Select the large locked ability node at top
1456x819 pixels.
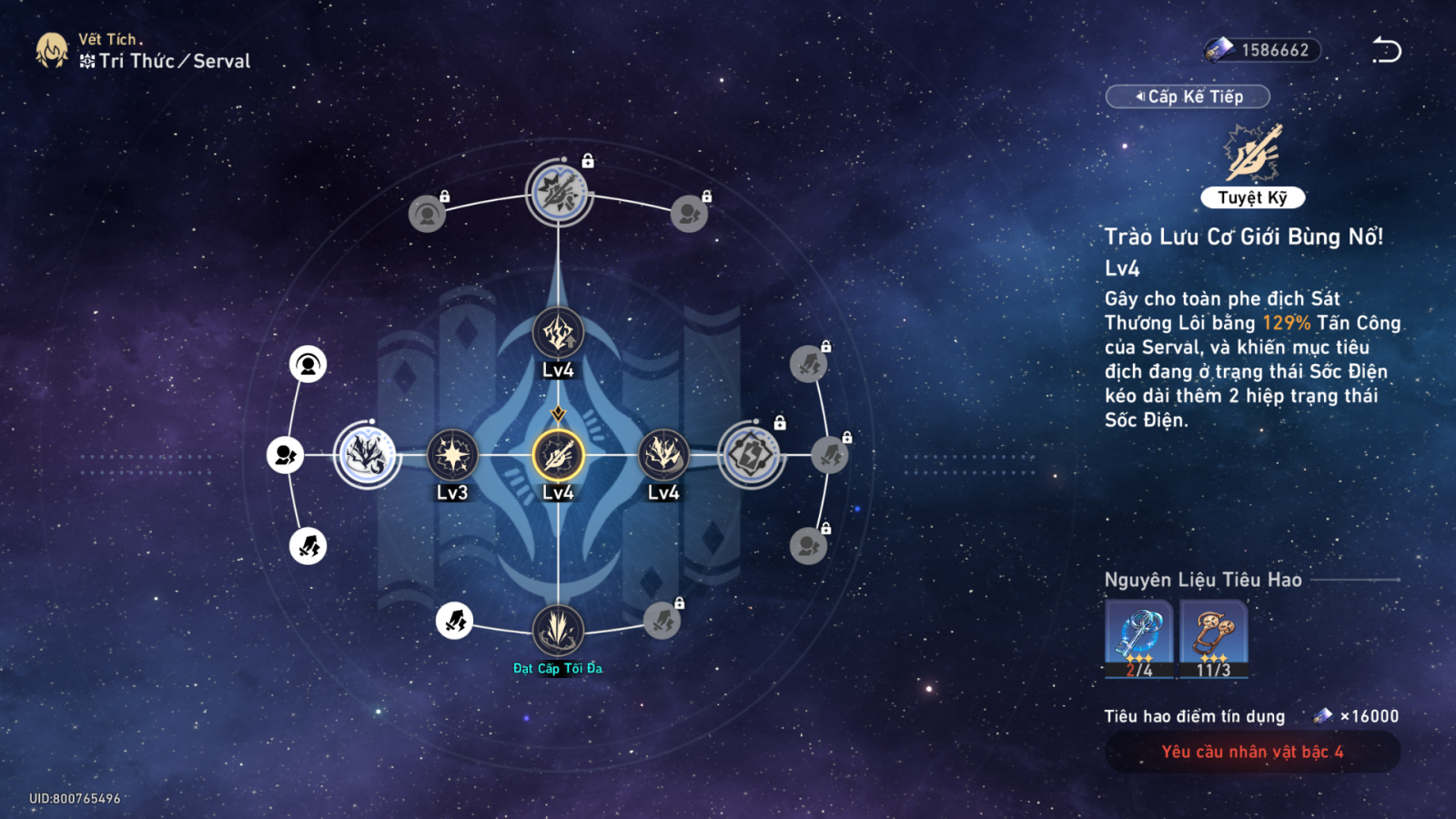point(559,192)
